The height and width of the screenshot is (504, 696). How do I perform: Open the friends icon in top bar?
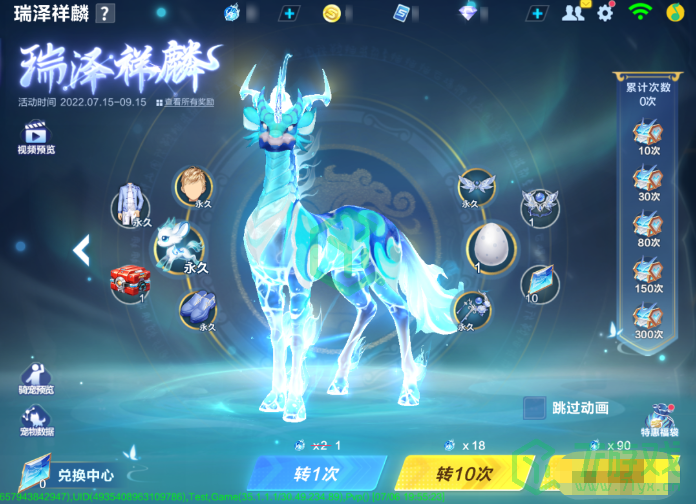572,13
